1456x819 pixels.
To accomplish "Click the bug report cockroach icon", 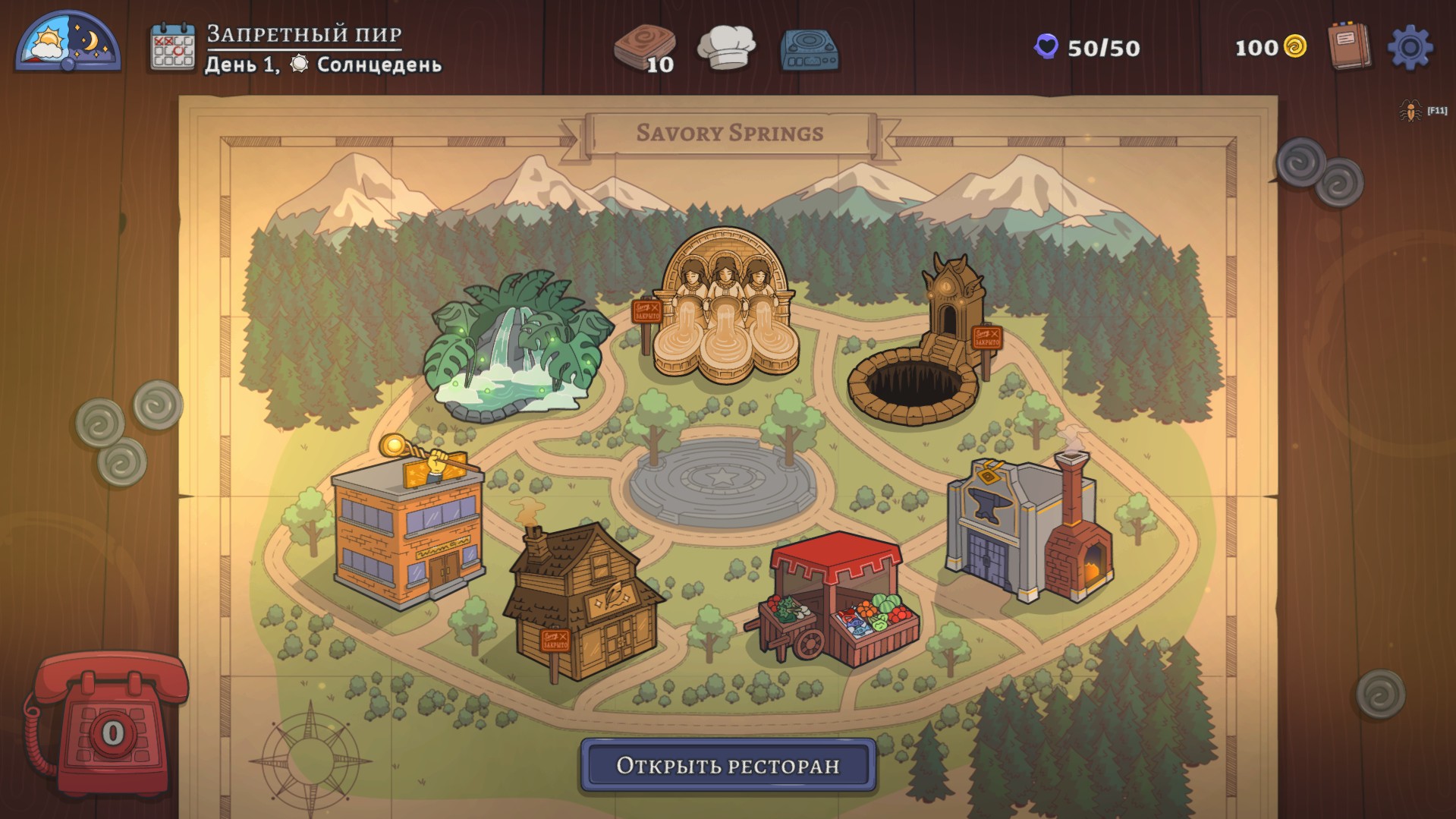I will 1410,111.
